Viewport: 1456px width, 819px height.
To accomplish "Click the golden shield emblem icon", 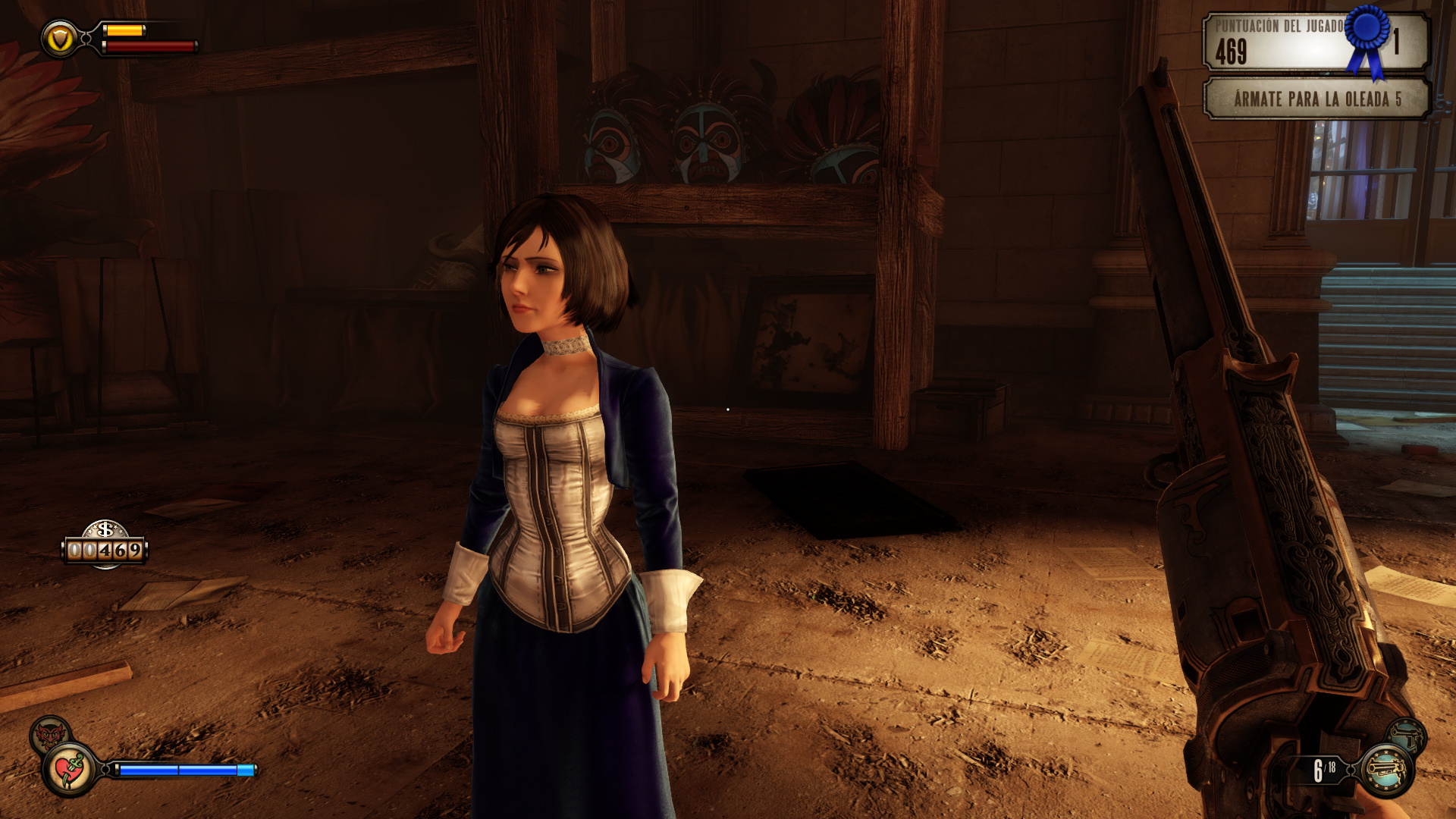I will 59,39.
